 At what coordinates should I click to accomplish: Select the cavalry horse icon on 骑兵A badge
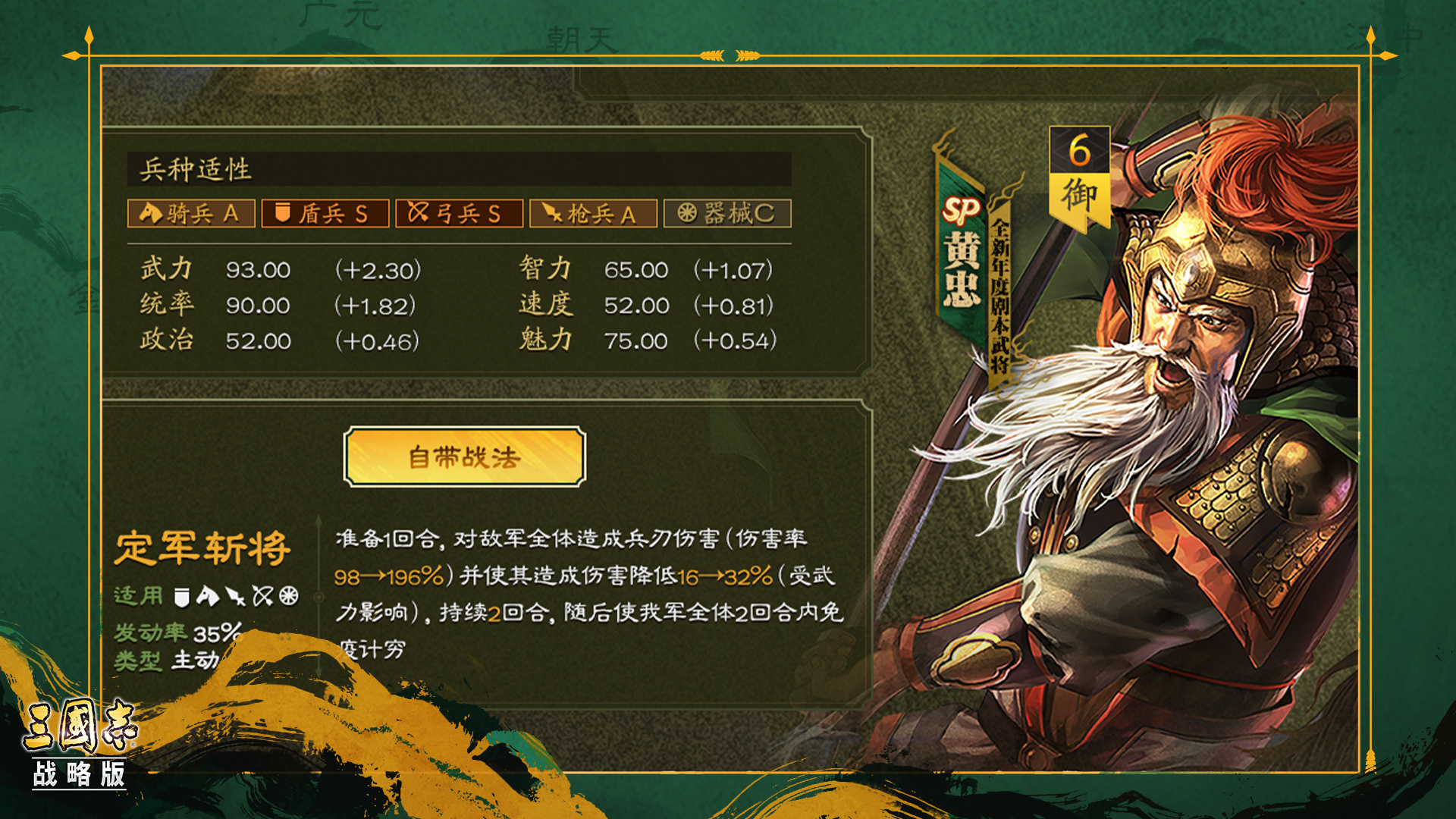(150, 214)
